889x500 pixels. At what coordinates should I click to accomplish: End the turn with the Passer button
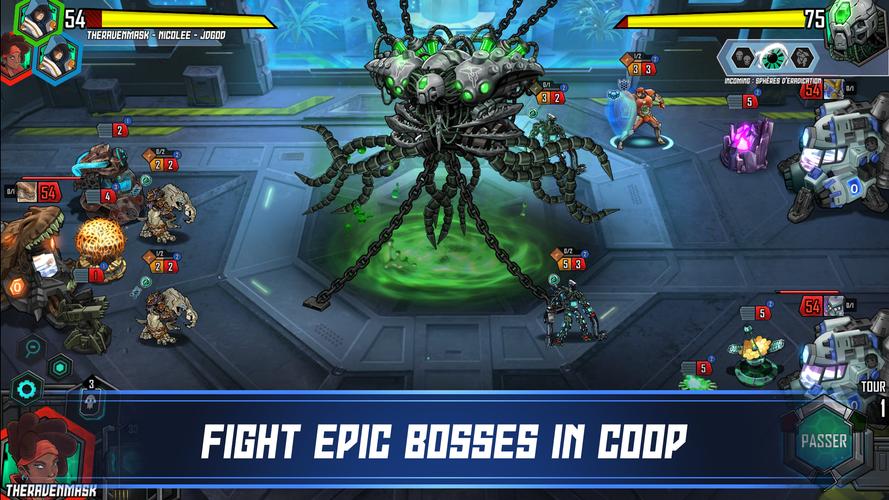click(824, 441)
